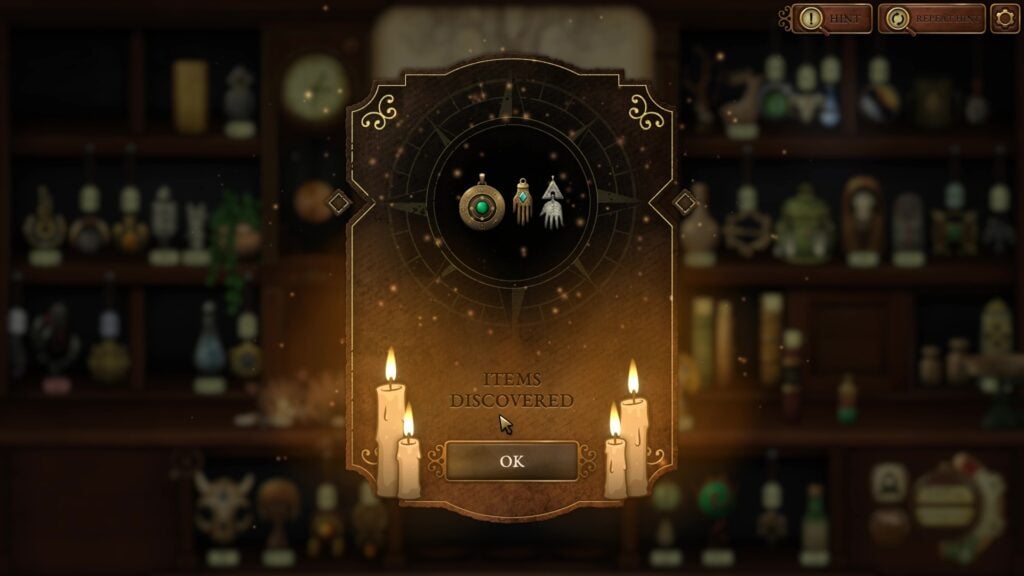Click the Repeat Hint button
Image resolution: width=1024 pixels, height=576 pixels.
932,18
